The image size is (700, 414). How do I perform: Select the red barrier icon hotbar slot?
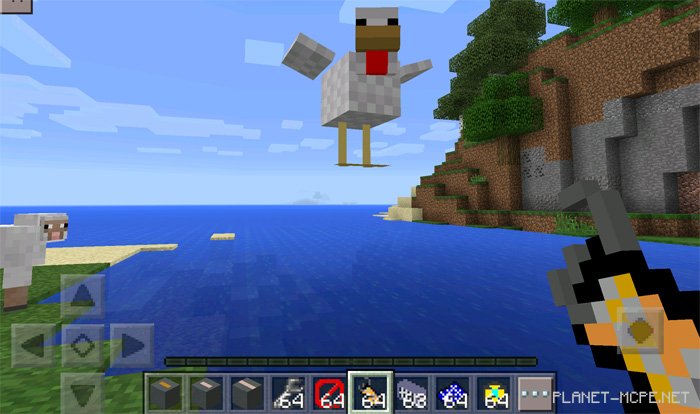click(x=329, y=392)
